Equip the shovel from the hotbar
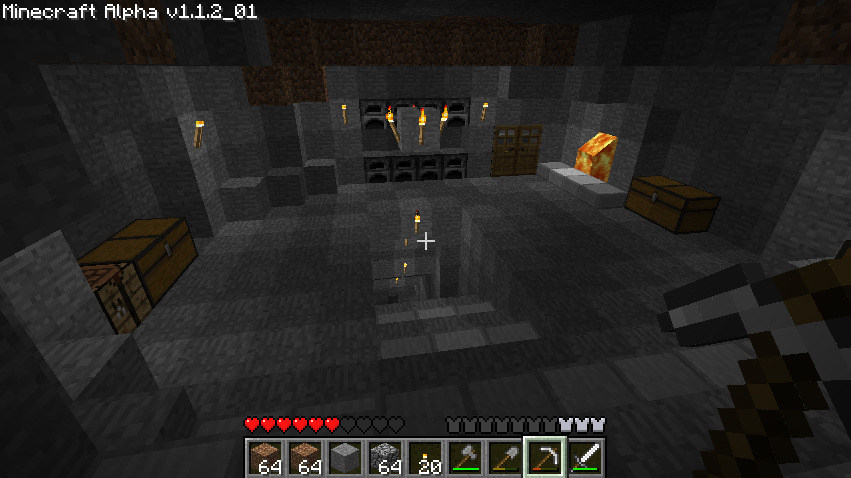851x478 pixels. click(x=504, y=458)
